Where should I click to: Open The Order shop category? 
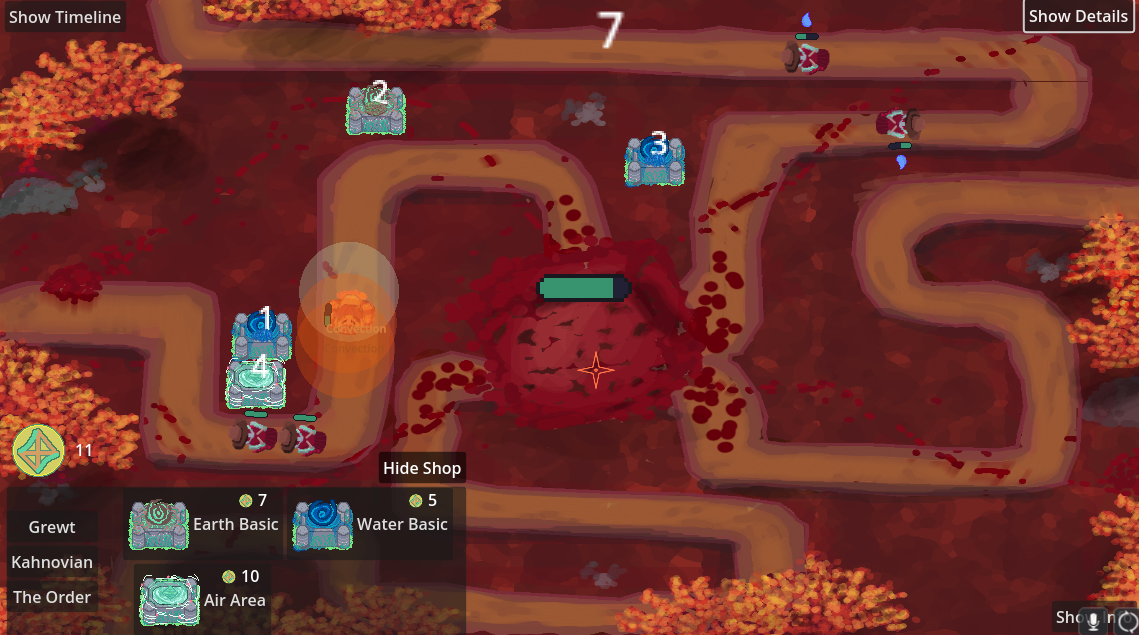click(x=52, y=597)
